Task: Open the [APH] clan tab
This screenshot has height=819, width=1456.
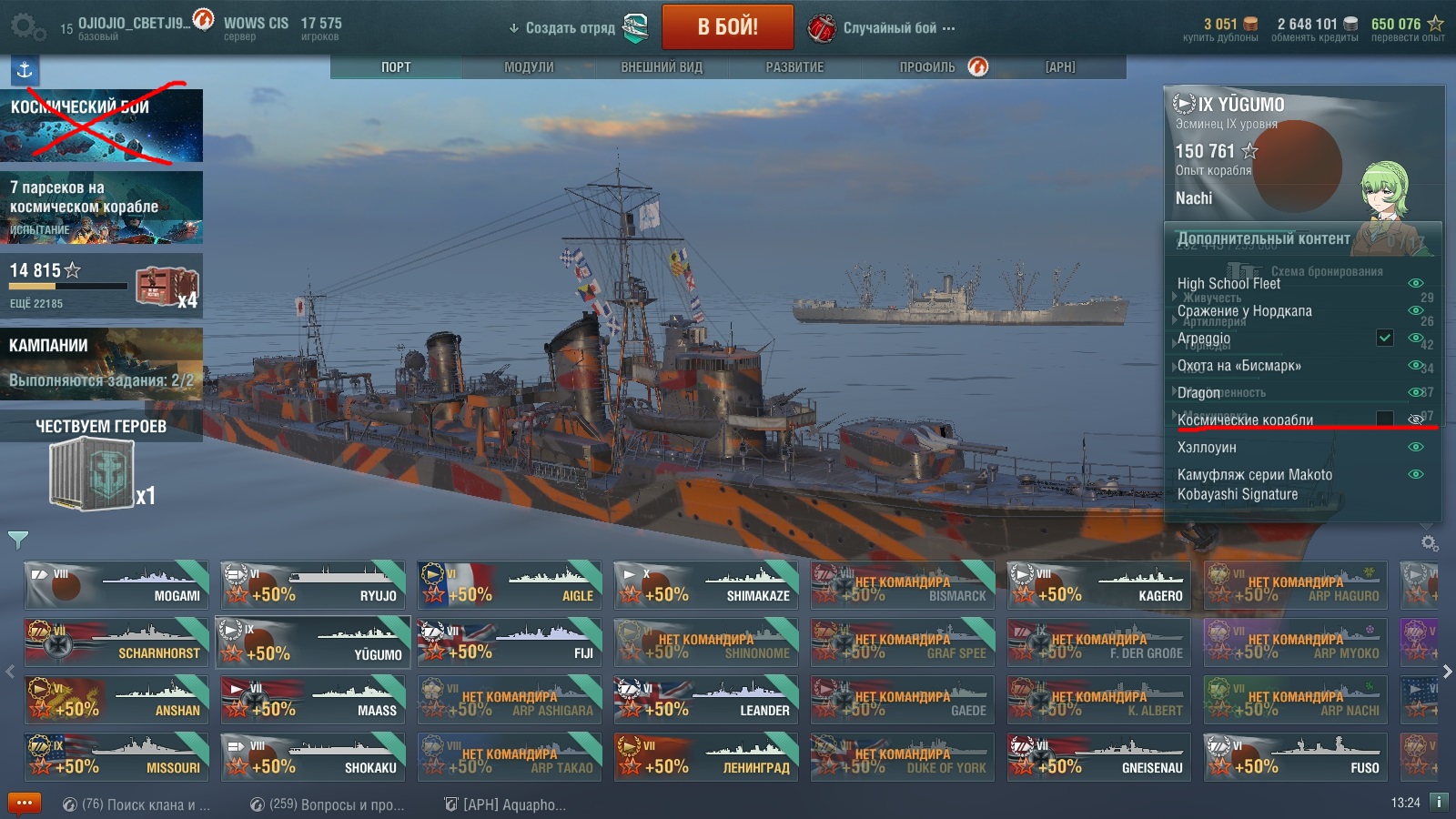Action: [1060, 67]
